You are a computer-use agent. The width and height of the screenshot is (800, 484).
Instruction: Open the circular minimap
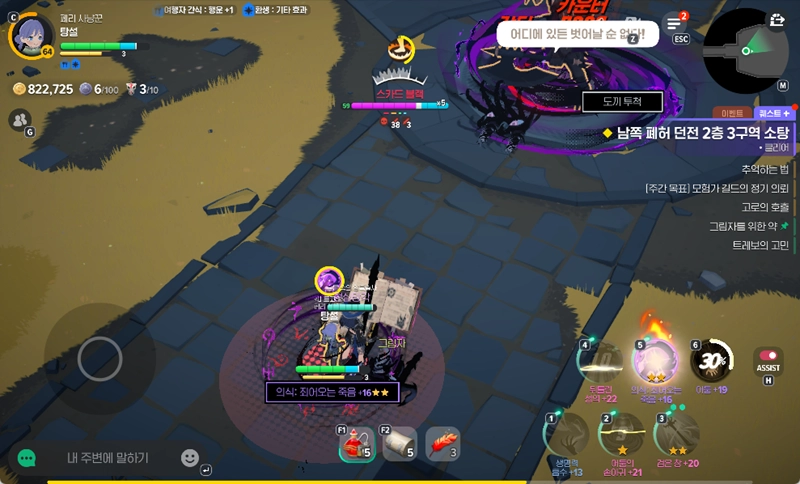747,51
